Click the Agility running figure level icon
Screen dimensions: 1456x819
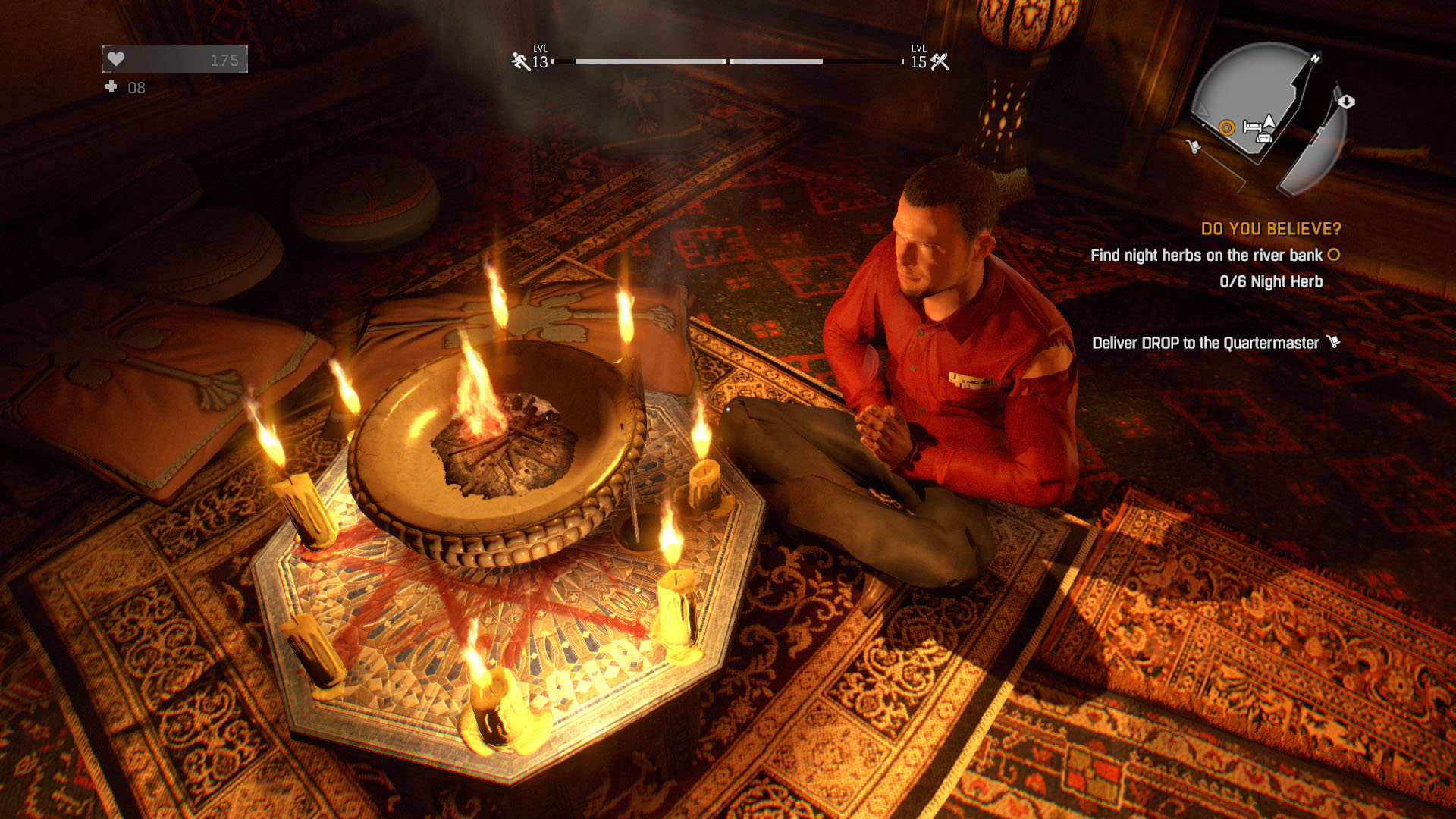pyautogui.click(x=520, y=61)
